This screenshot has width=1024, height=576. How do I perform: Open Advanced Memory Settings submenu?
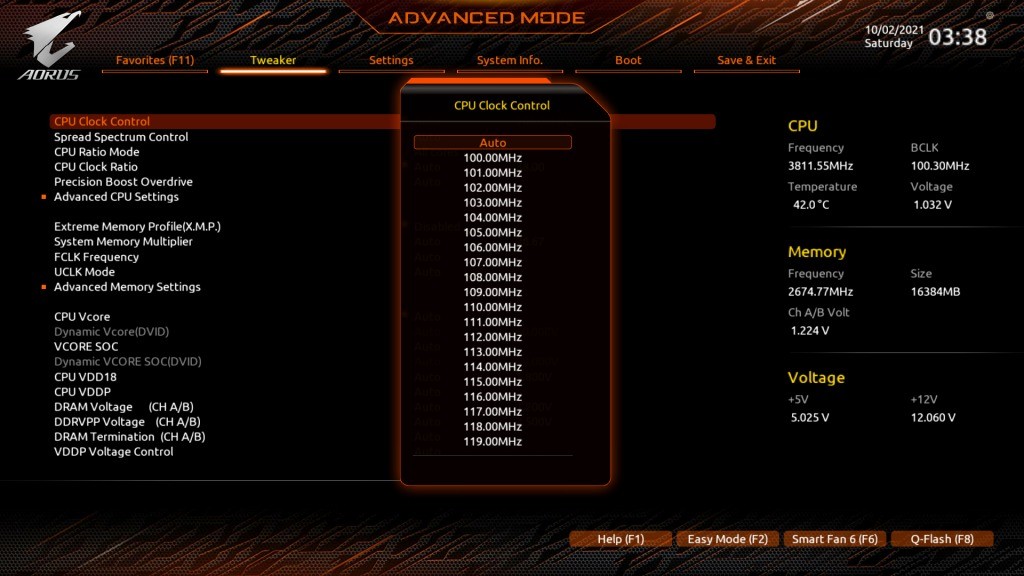pyautogui.click(x=127, y=287)
